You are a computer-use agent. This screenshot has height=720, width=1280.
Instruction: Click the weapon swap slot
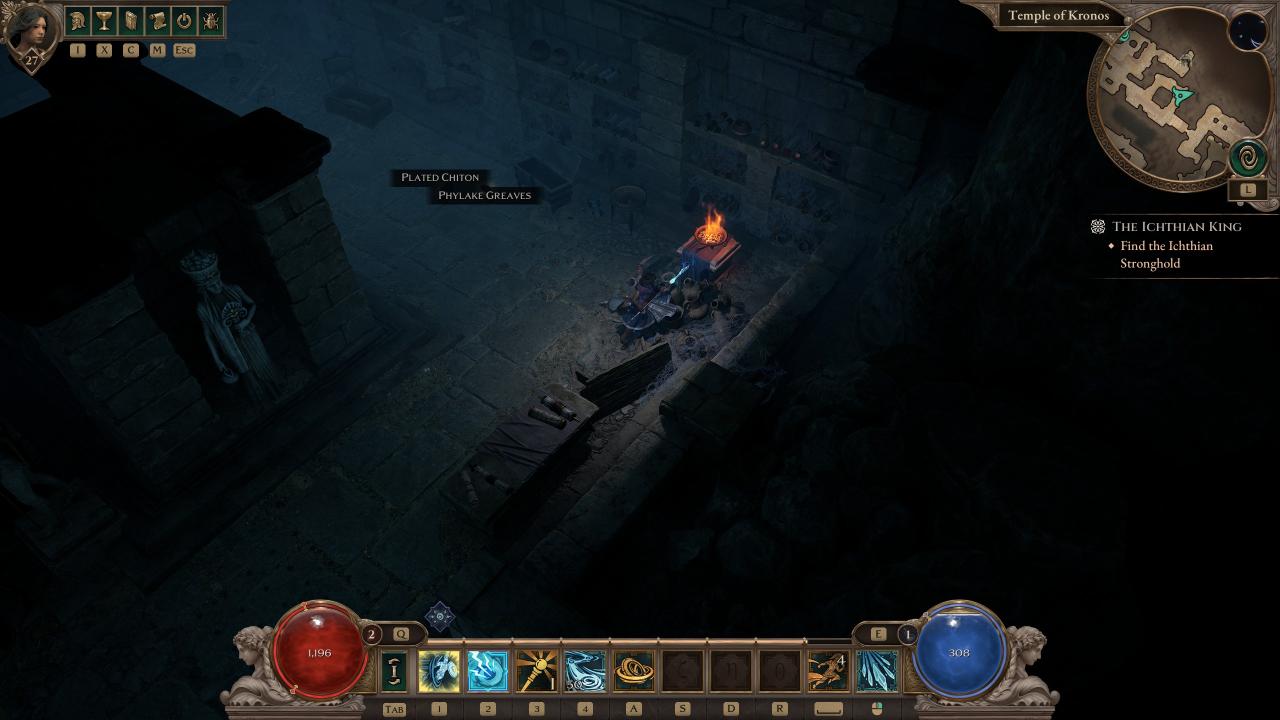pyautogui.click(x=393, y=671)
